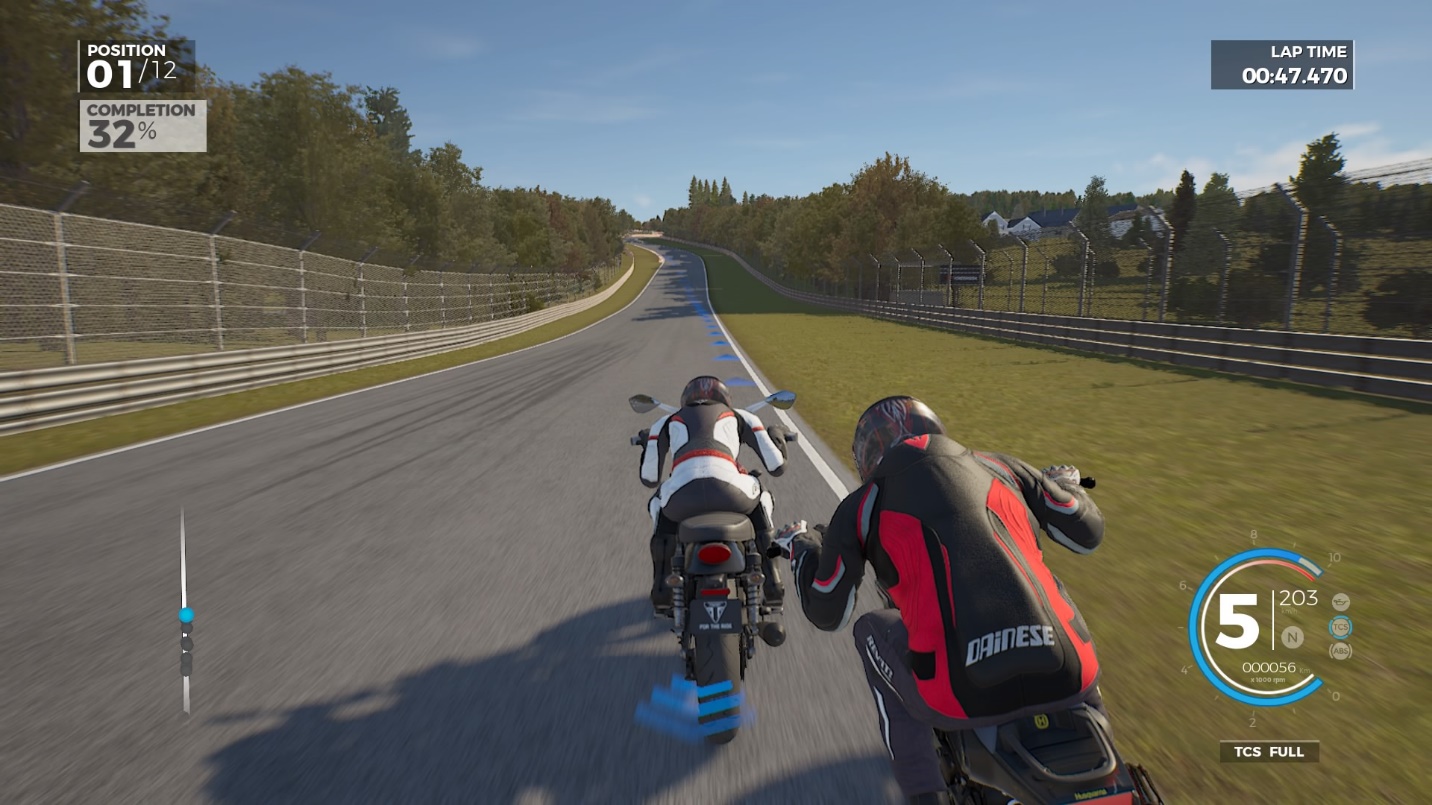Click the neutral N gear indicator
This screenshot has height=805, width=1432.
1293,636
